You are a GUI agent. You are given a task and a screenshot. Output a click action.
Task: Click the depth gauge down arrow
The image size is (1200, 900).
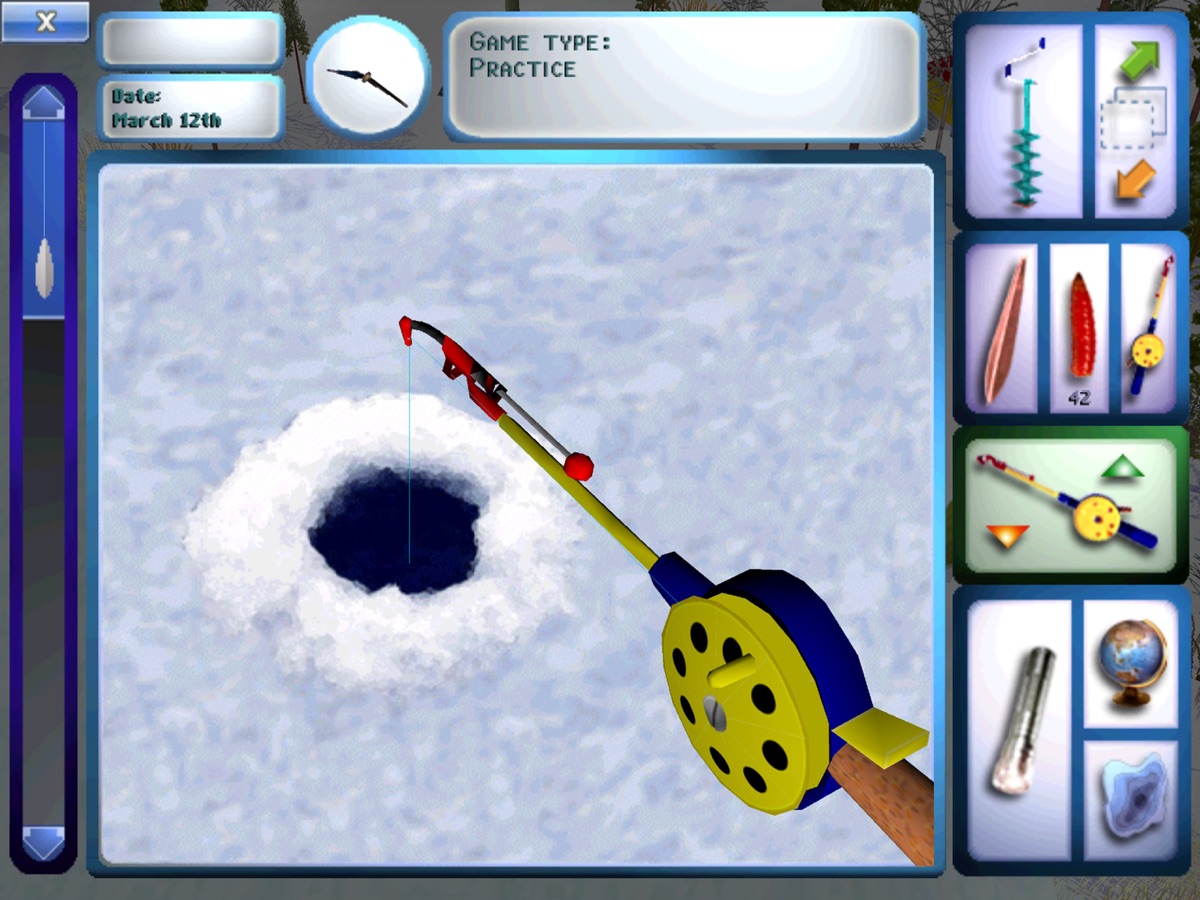pos(44,843)
